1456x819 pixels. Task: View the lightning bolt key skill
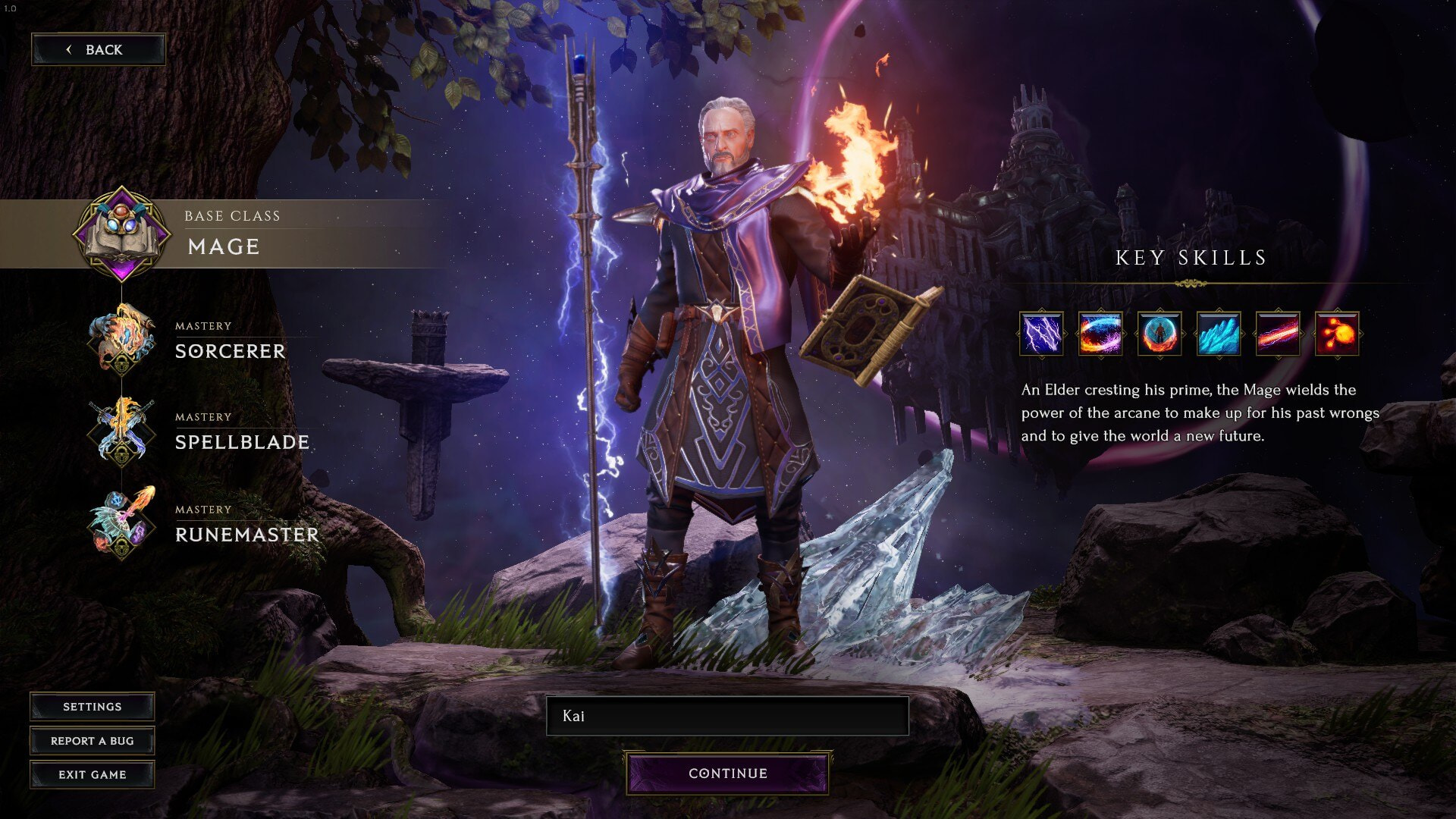1041,334
